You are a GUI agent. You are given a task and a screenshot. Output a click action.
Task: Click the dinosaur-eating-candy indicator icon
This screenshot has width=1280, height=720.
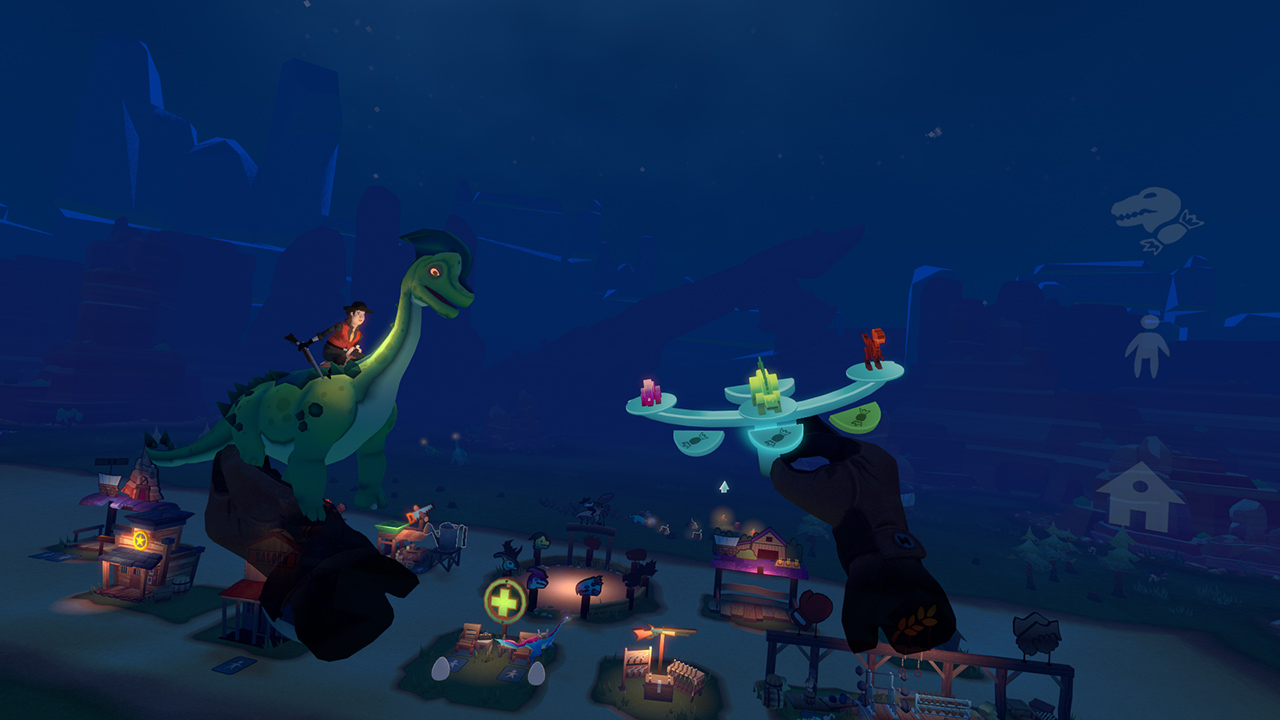pyautogui.click(x=1148, y=217)
